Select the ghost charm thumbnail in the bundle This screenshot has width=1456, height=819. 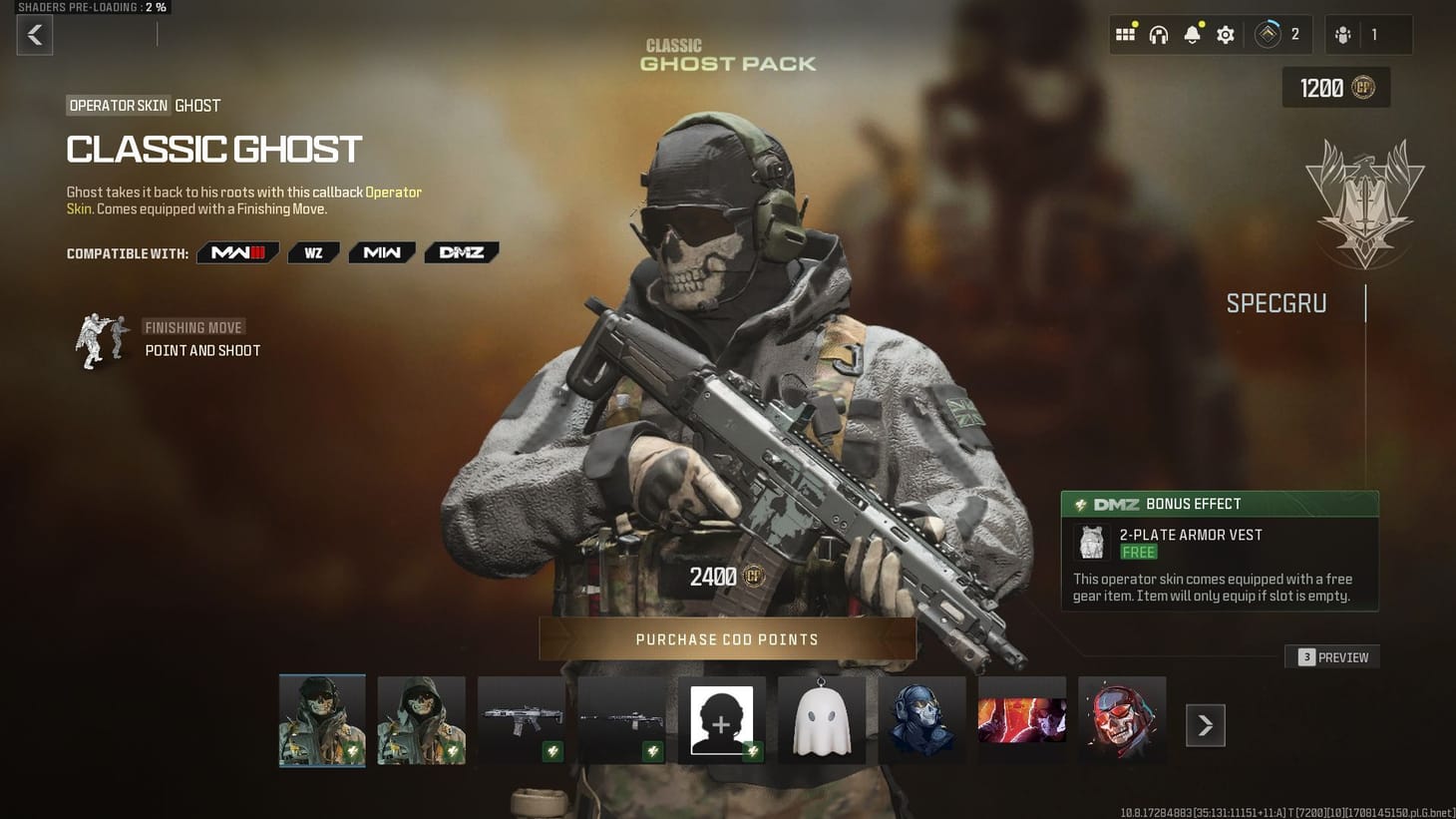coord(822,719)
